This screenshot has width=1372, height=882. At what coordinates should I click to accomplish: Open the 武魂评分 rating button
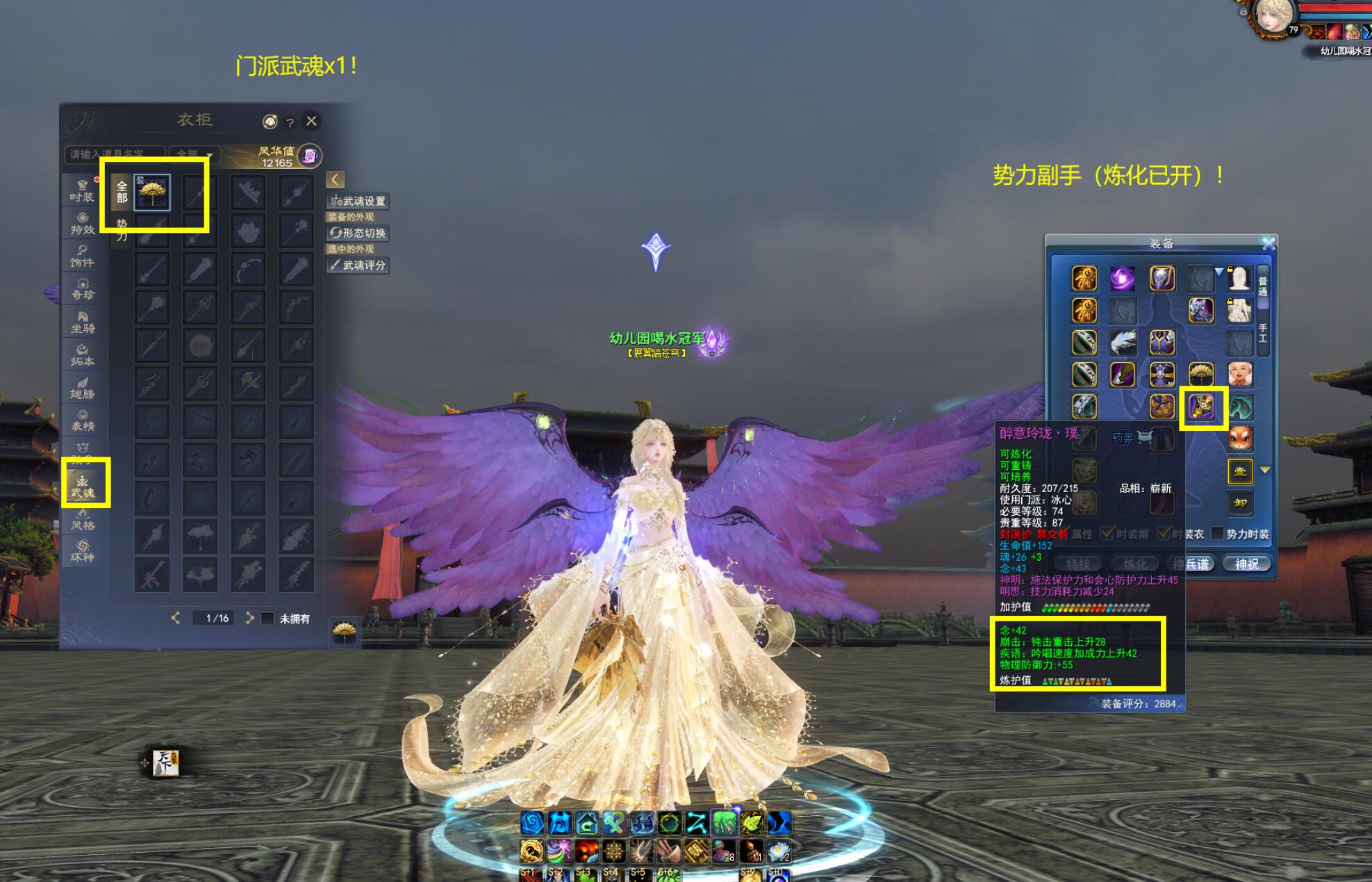click(358, 265)
